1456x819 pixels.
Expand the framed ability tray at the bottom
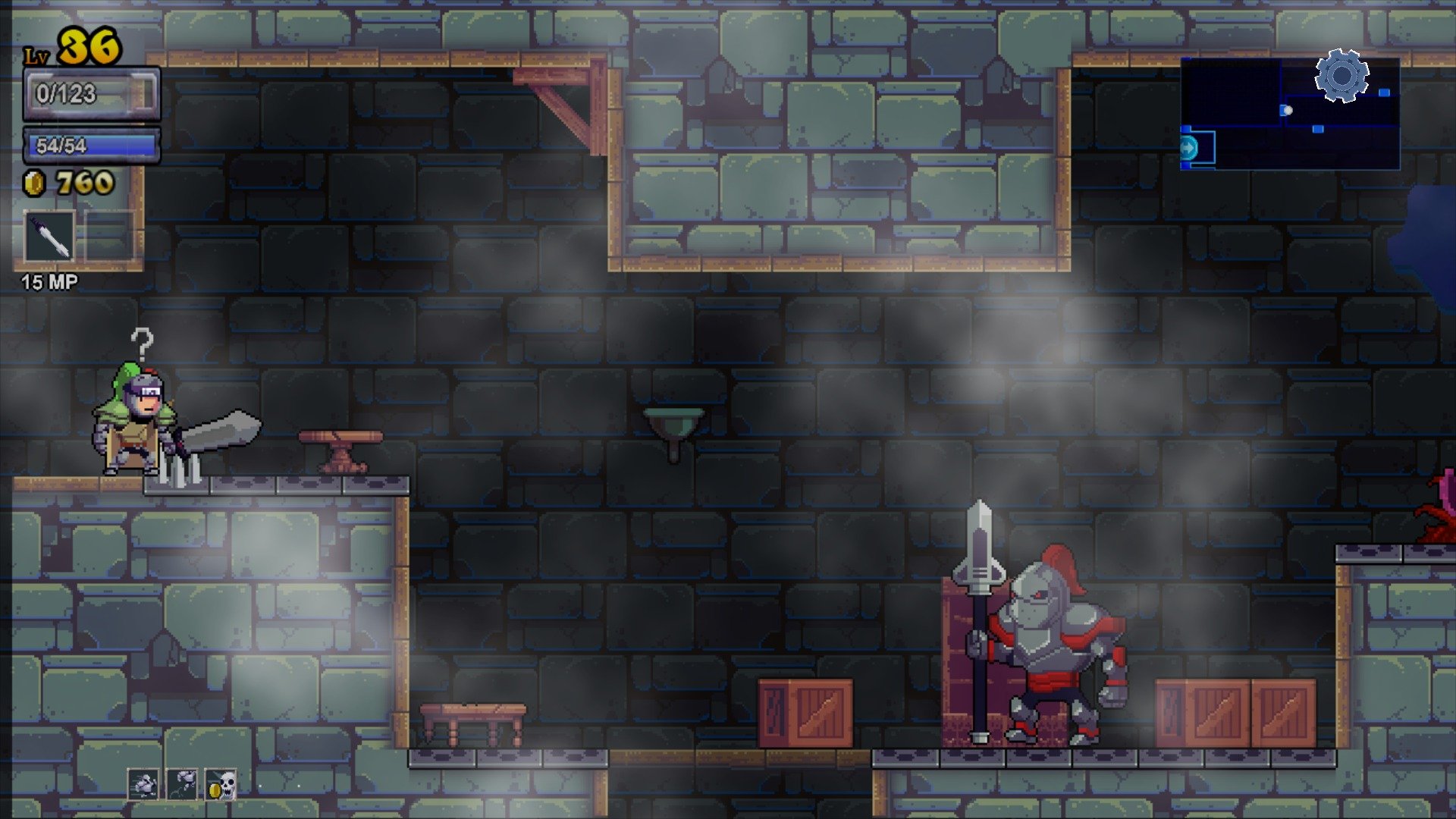(182, 785)
